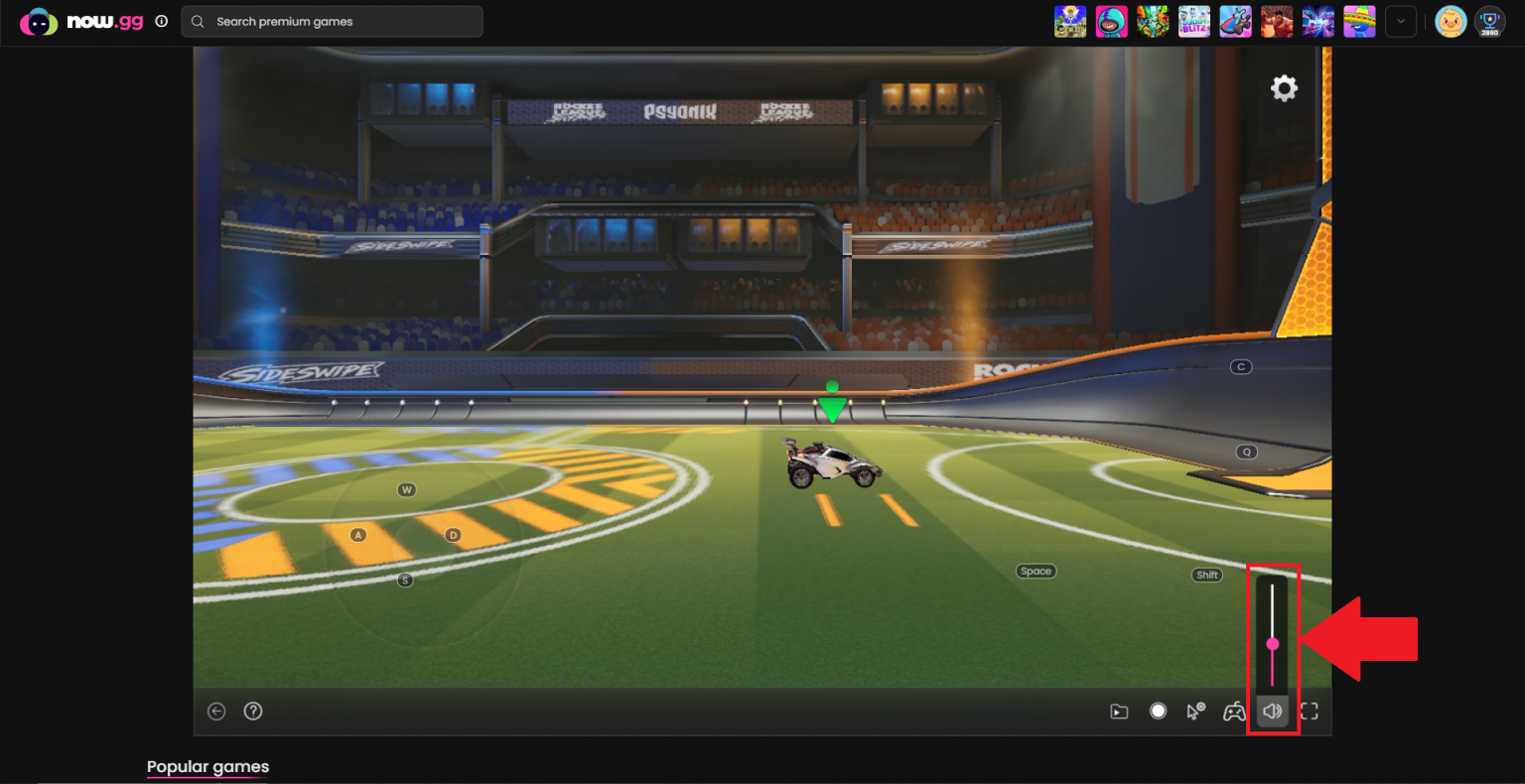This screenshot has height=784, width=1525.
Task: Click the on-screen C key control
Action: point(1240,366)
